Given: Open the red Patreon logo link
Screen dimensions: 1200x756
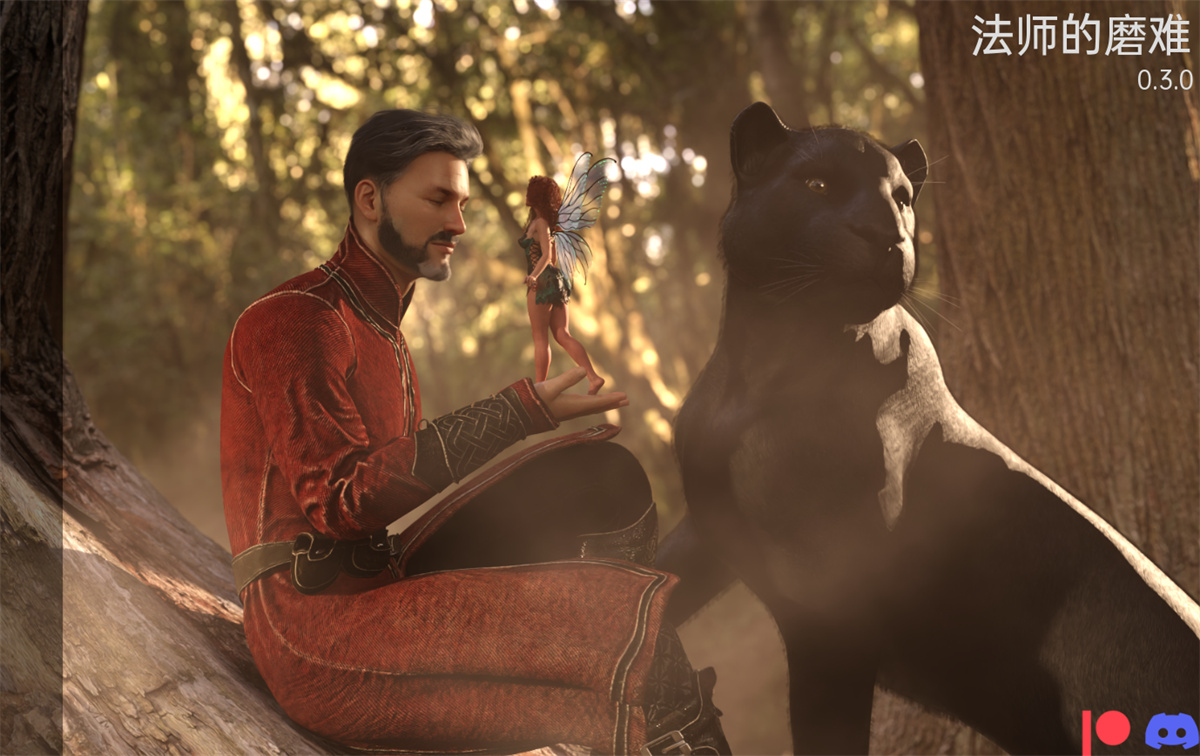Looking at the screenshot, I should tap(1106, 730).
